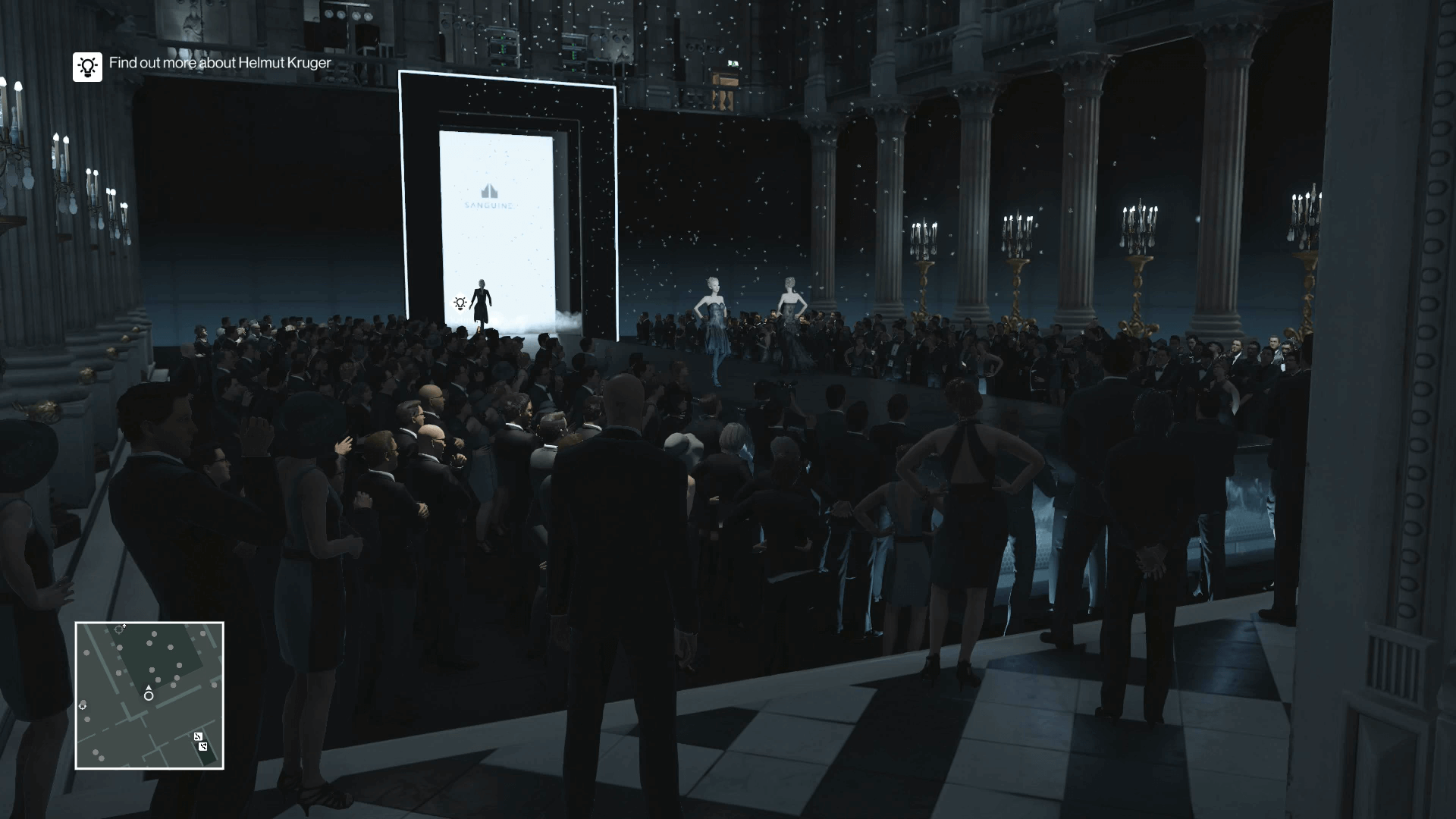Select the lightbulb marker near the runway model
Viewport: 1456px width, 819px height.
click(x=459, y=303)
